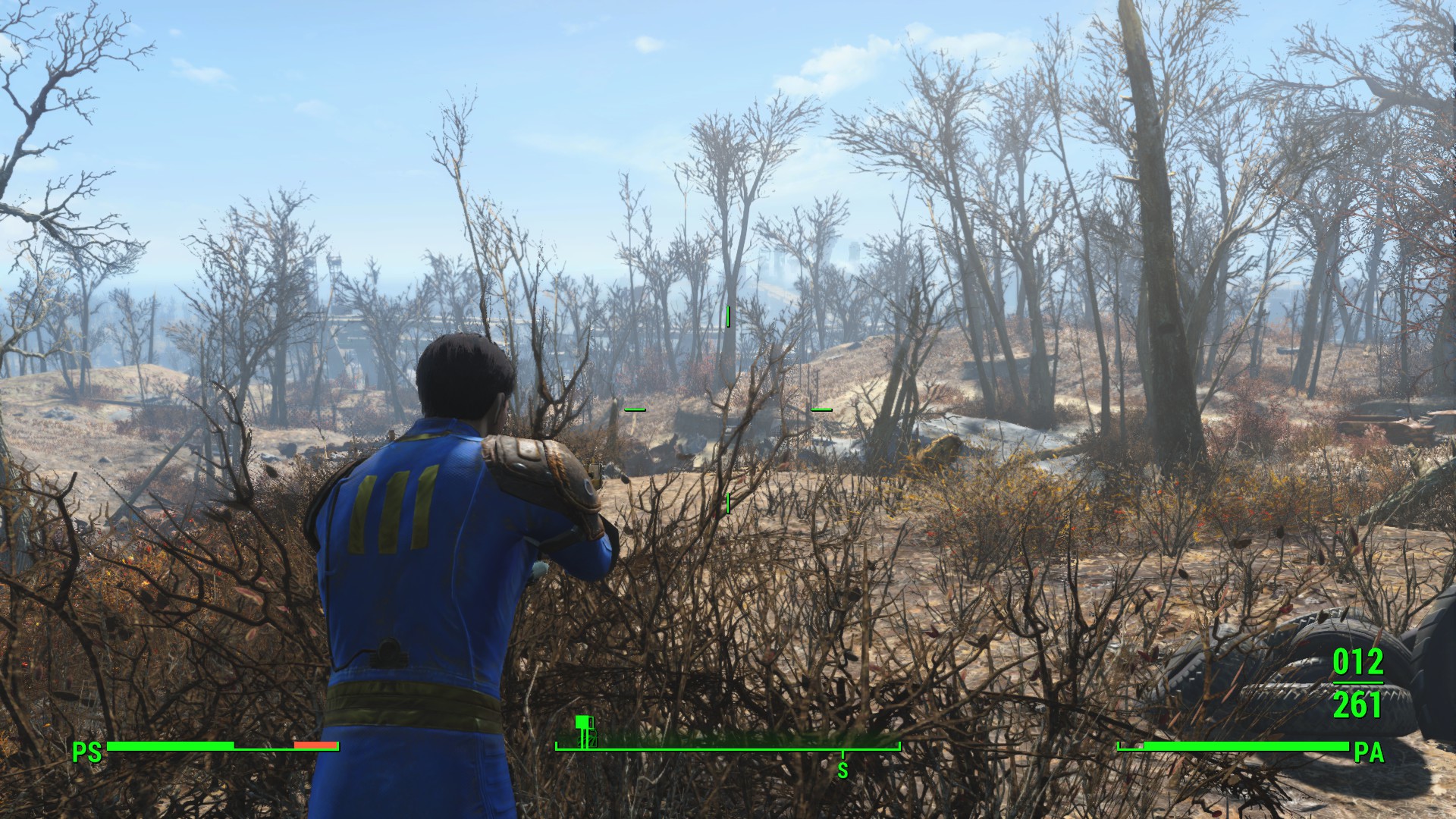Click the S direction marker on the compass
The height and width of the screenshot is (819, 1456).
coord(843,769)
